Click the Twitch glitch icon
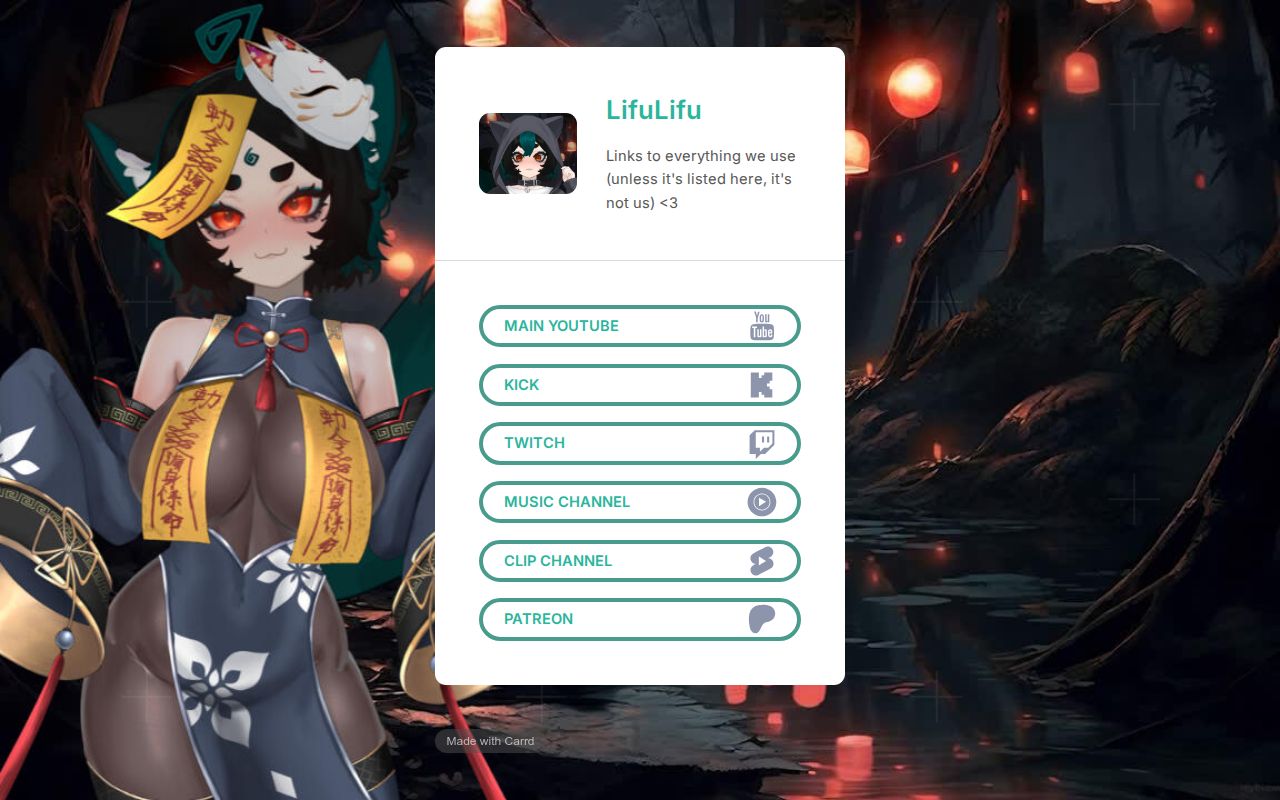Viewport: 1280px width, 800px height. [x=761, y=443]
